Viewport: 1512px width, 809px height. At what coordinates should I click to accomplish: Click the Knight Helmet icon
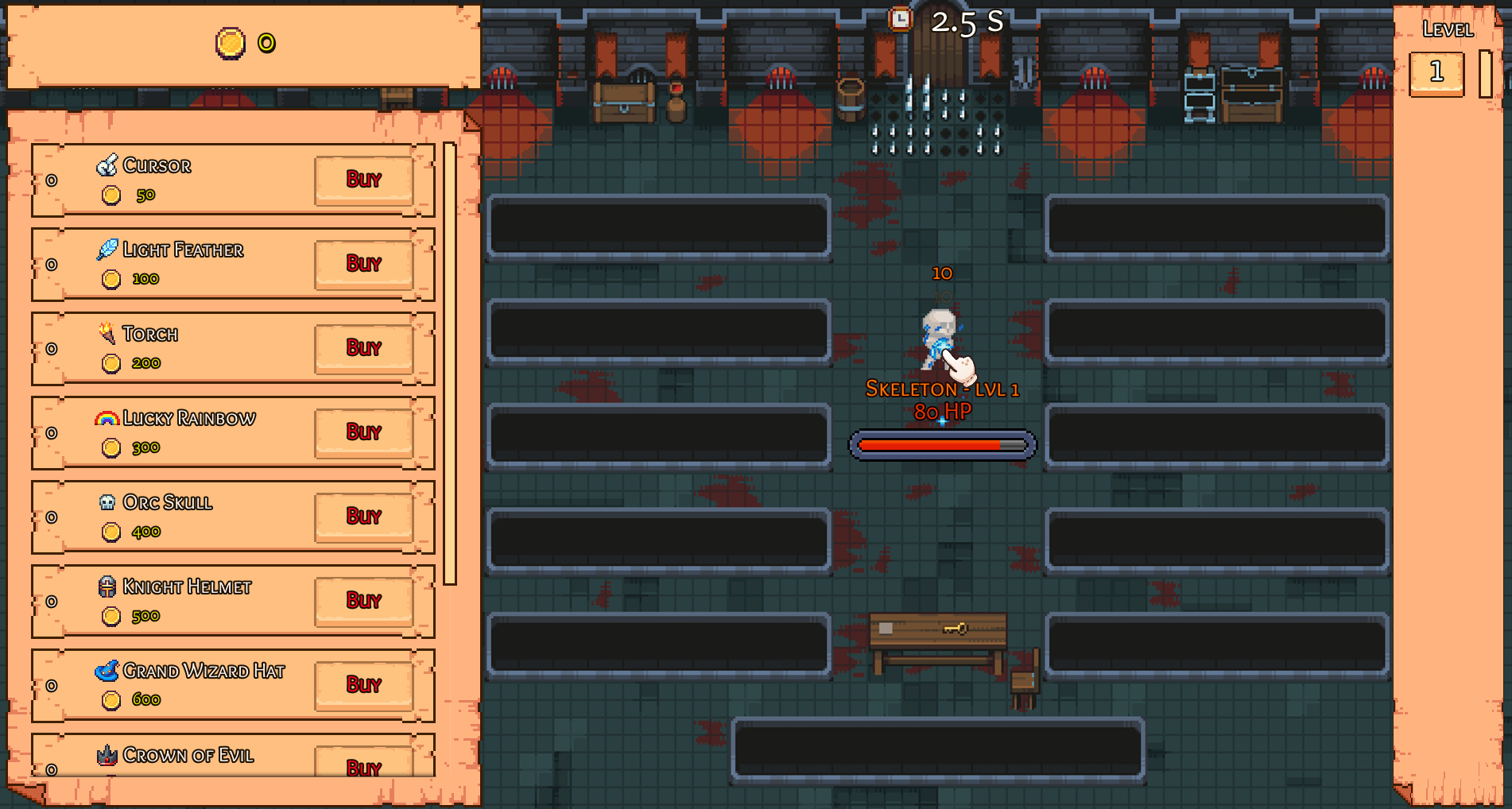(x=107, y=586)
